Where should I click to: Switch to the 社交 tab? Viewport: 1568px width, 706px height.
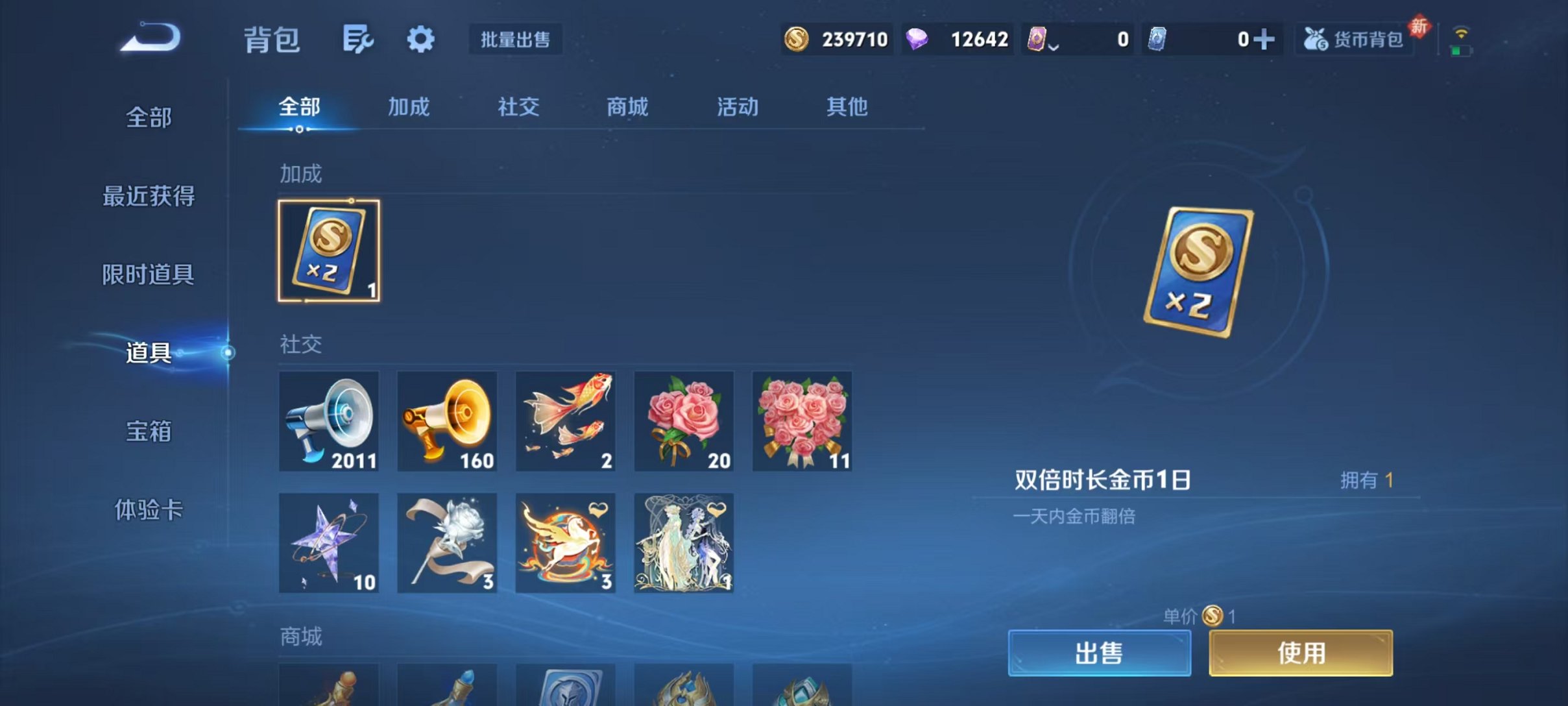point(516,108)
